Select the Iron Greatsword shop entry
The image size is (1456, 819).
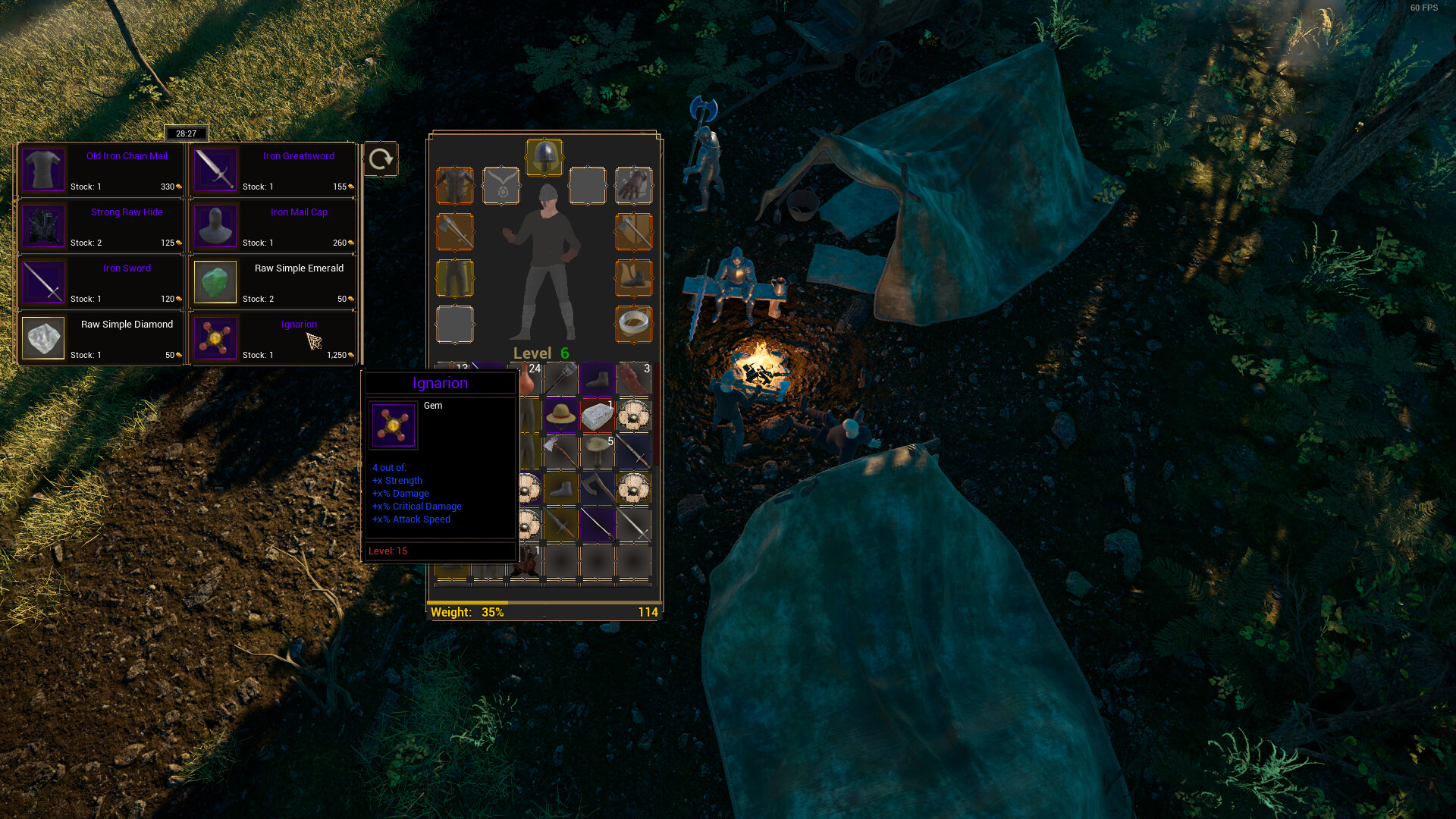tap(273, 170)
